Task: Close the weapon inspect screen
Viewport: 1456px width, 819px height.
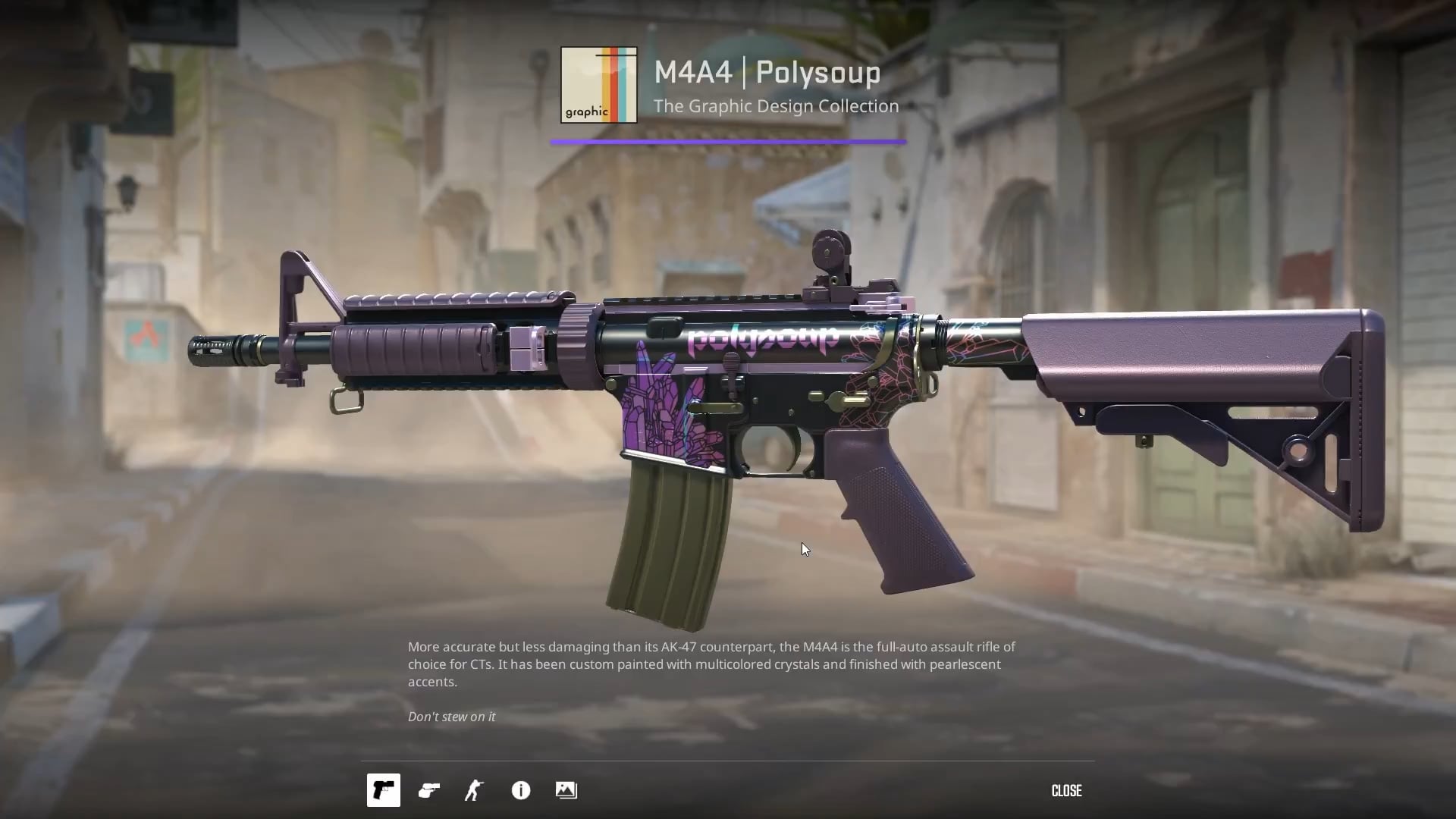Action: 1066,790
